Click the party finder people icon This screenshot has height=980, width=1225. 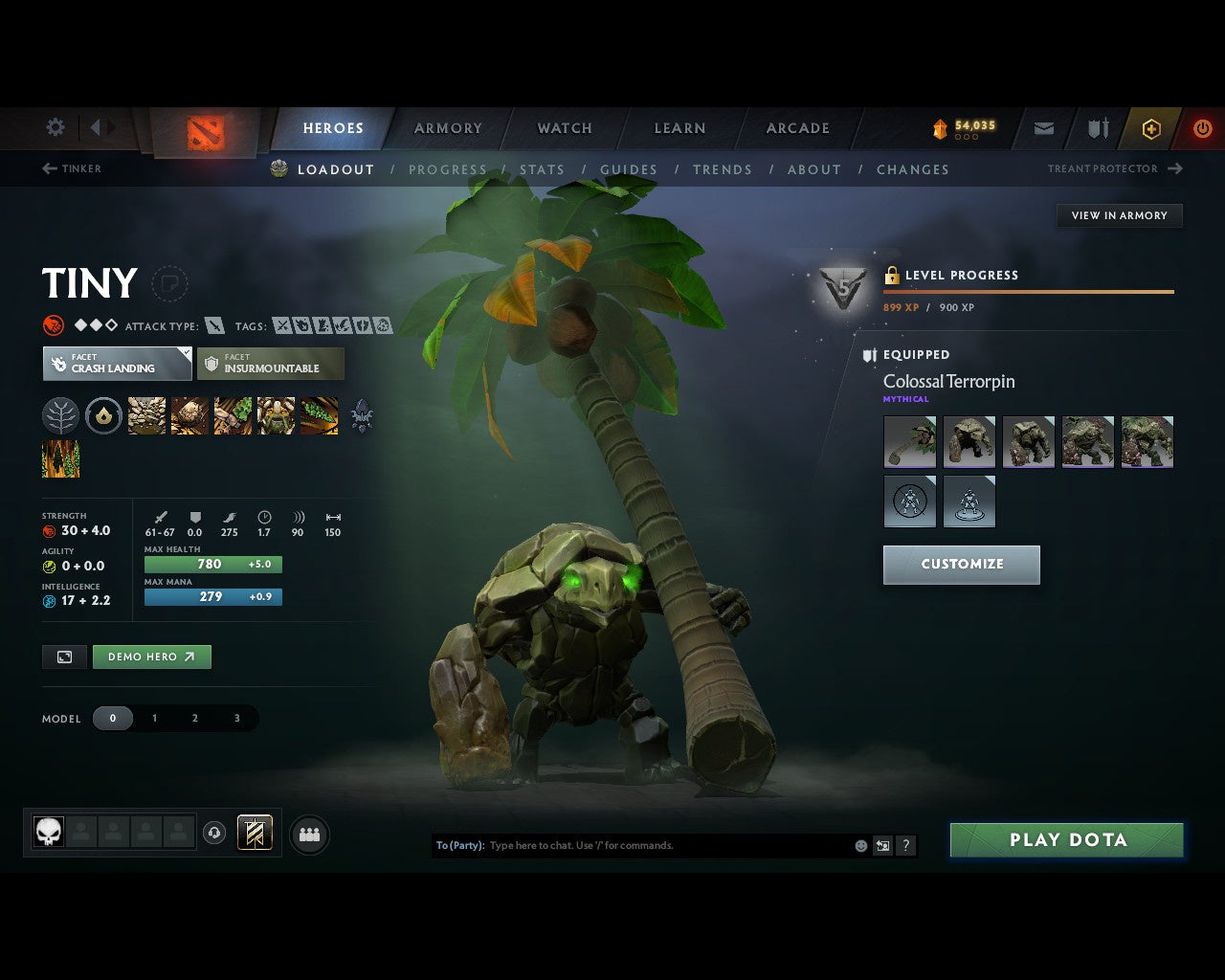[x=308, y=834]
